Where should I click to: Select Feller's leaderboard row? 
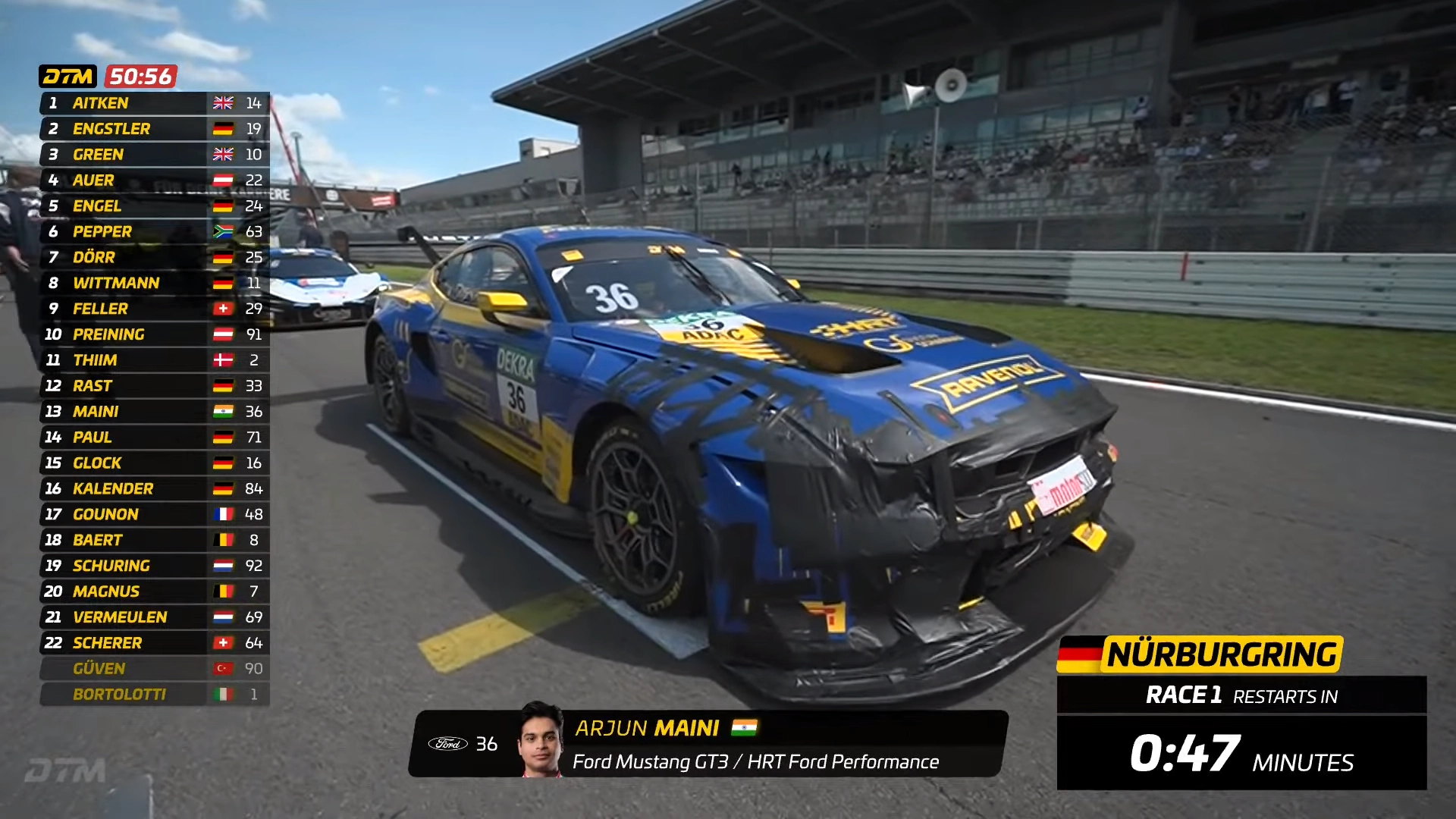(x=154, y=309)
